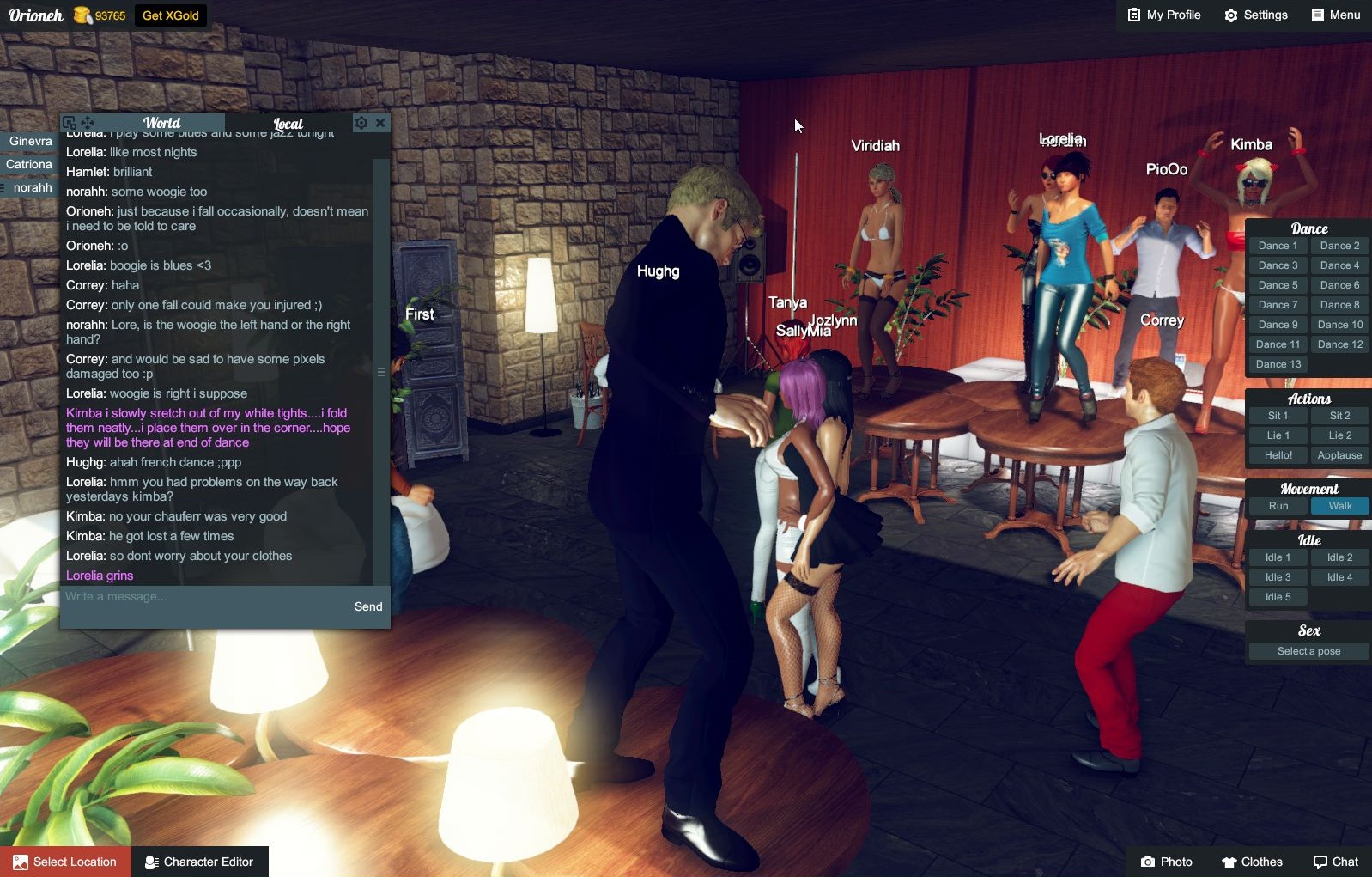The height and width of the screenshot is (877, 1372).
Task: Click the Send button
Action: coord(368,606)
